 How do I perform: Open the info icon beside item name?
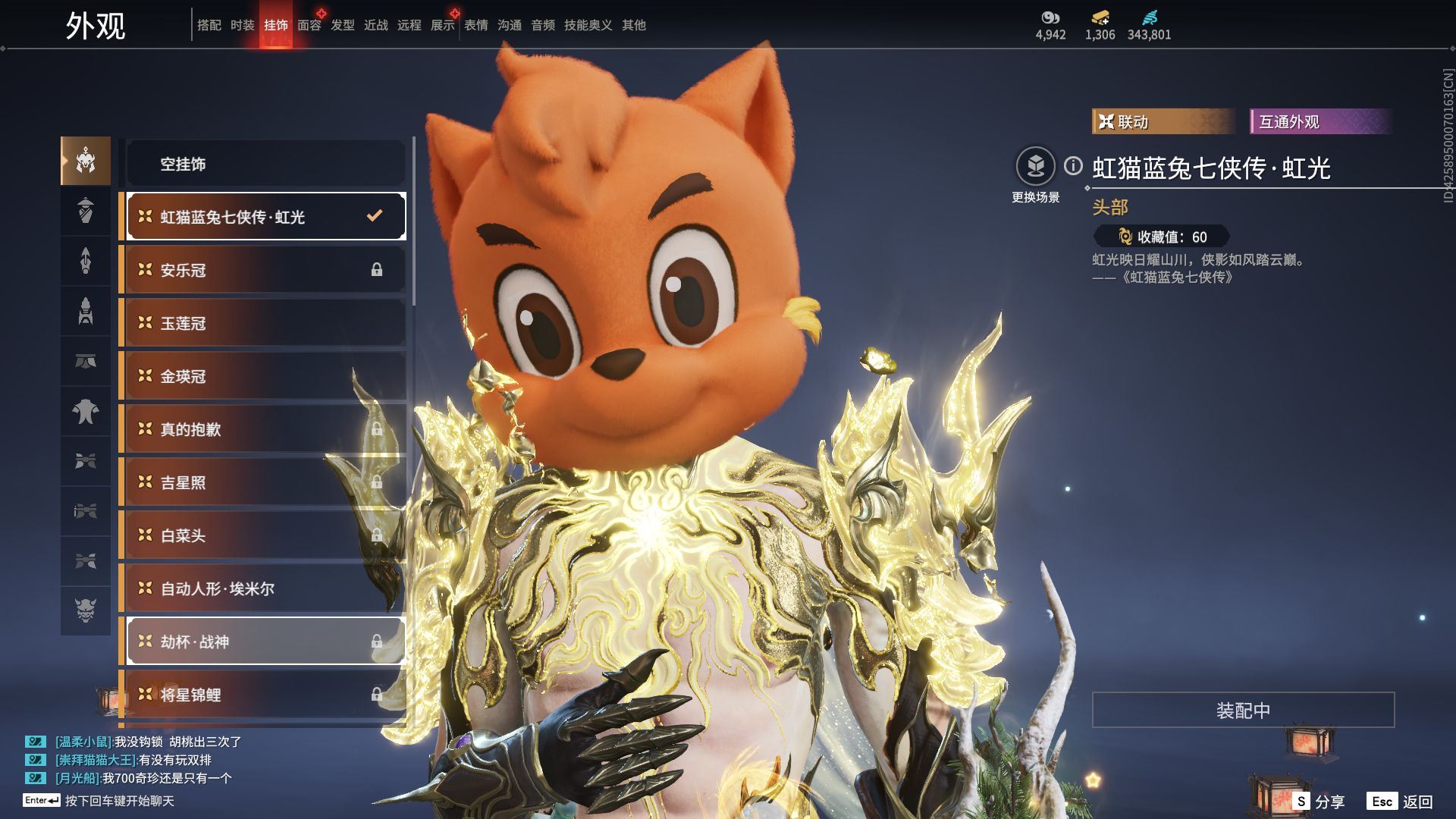coord(1073,165)
